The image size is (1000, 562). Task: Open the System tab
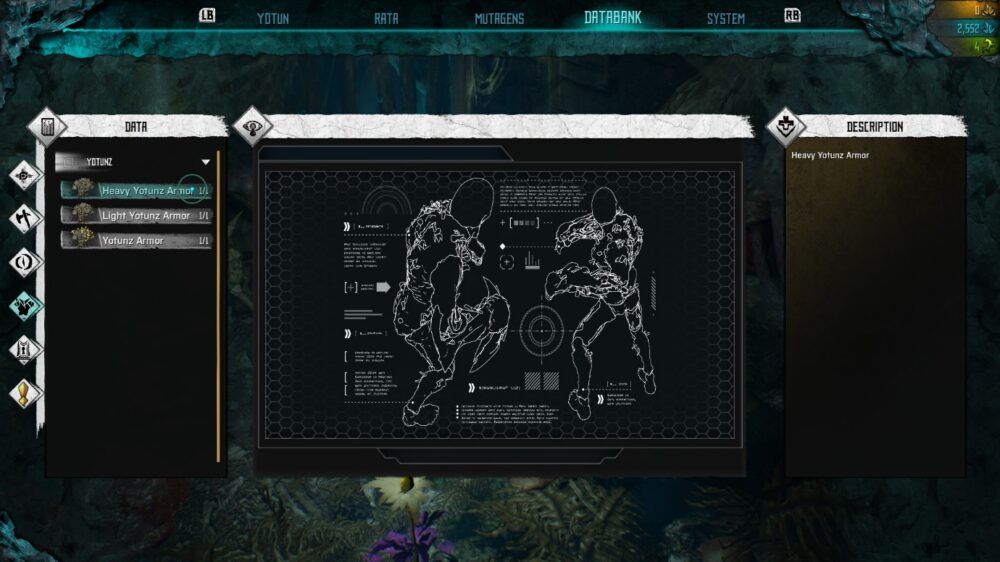(x=725, y=18)
